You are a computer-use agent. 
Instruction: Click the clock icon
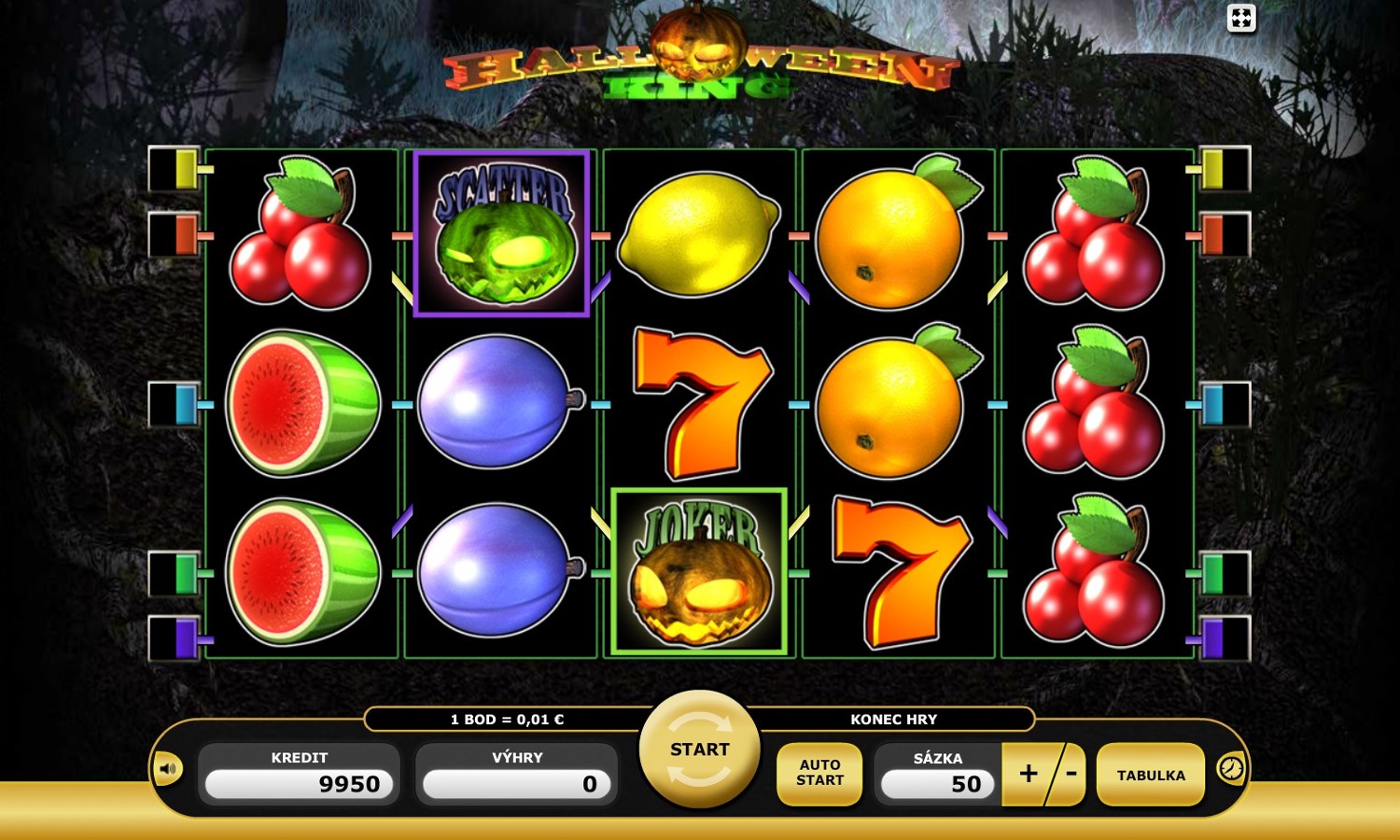tap(1231, 768)
